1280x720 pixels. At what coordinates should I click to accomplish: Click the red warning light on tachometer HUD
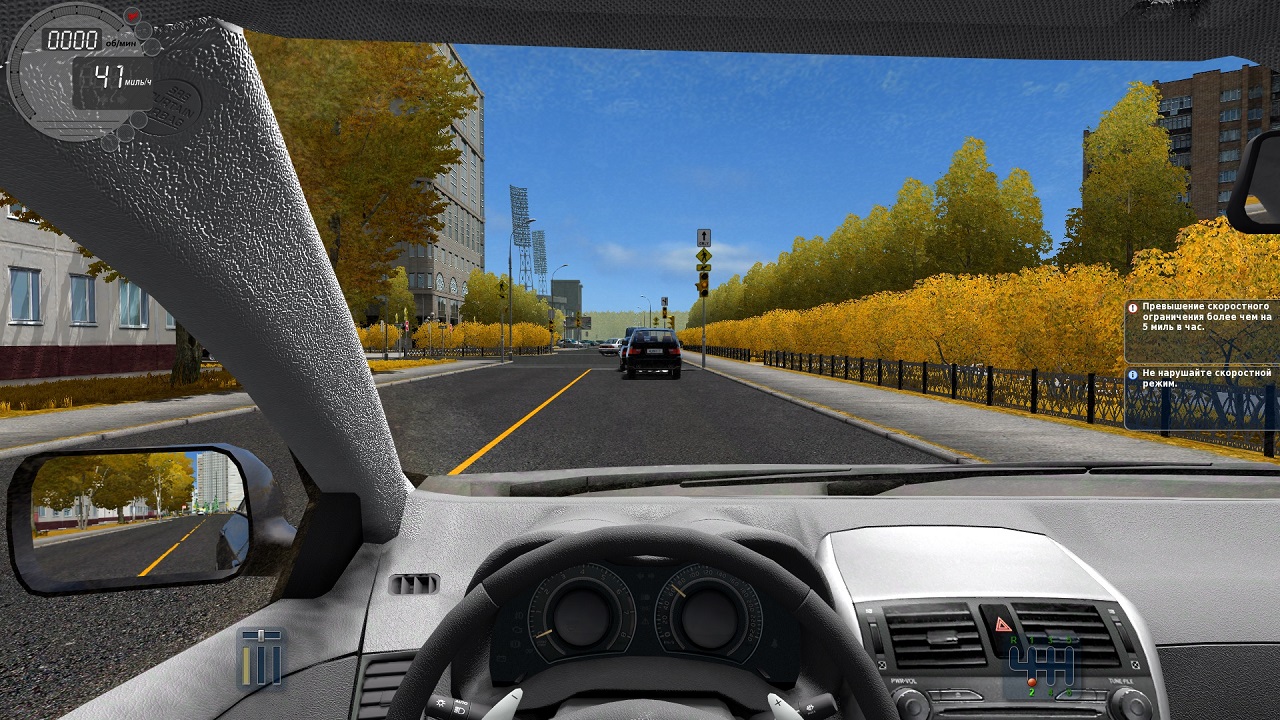[131, 16]
